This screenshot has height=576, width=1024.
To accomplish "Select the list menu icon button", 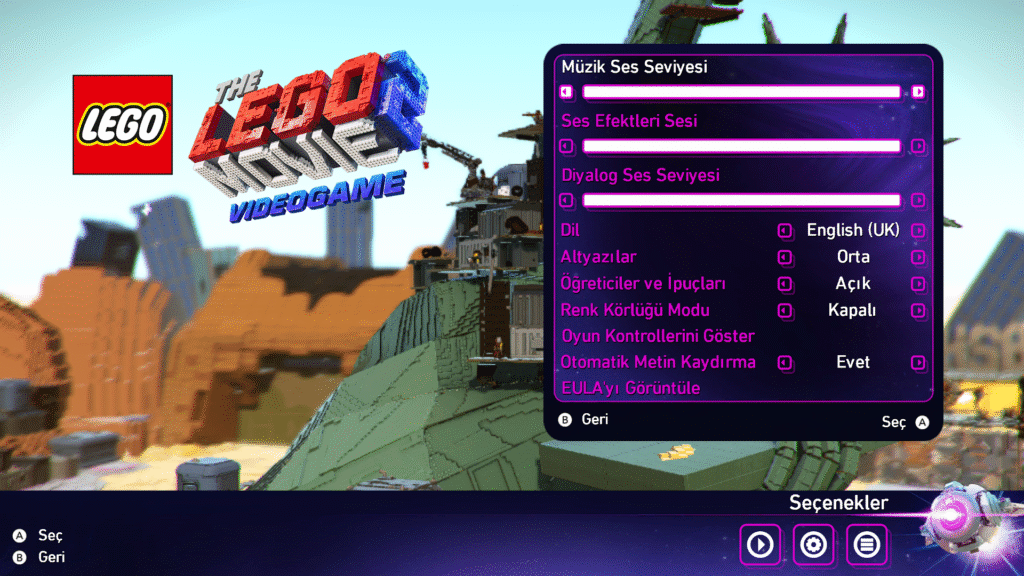I will point(866,545).
